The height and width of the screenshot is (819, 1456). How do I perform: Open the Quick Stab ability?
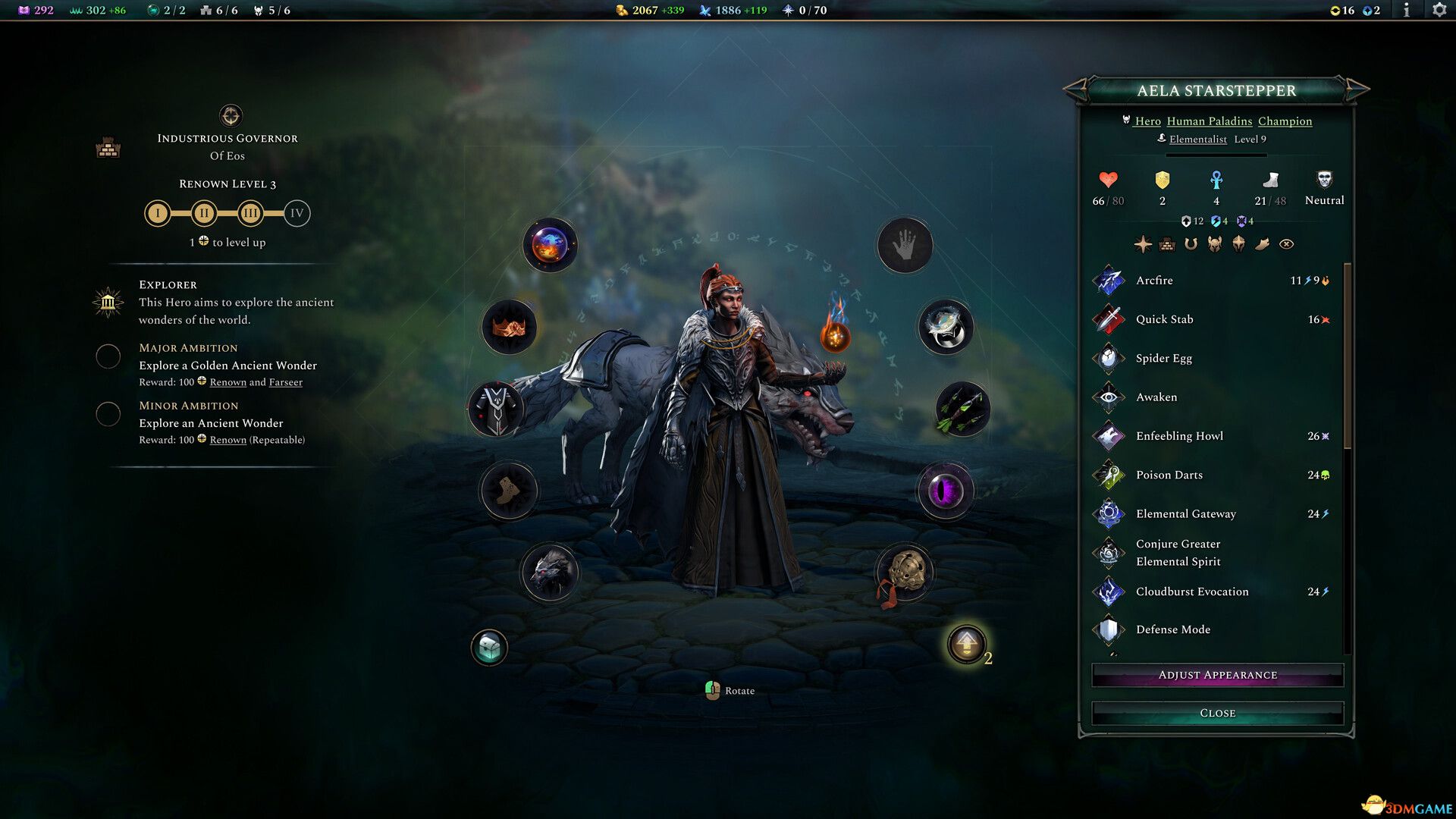click(x=1109, y=319)
